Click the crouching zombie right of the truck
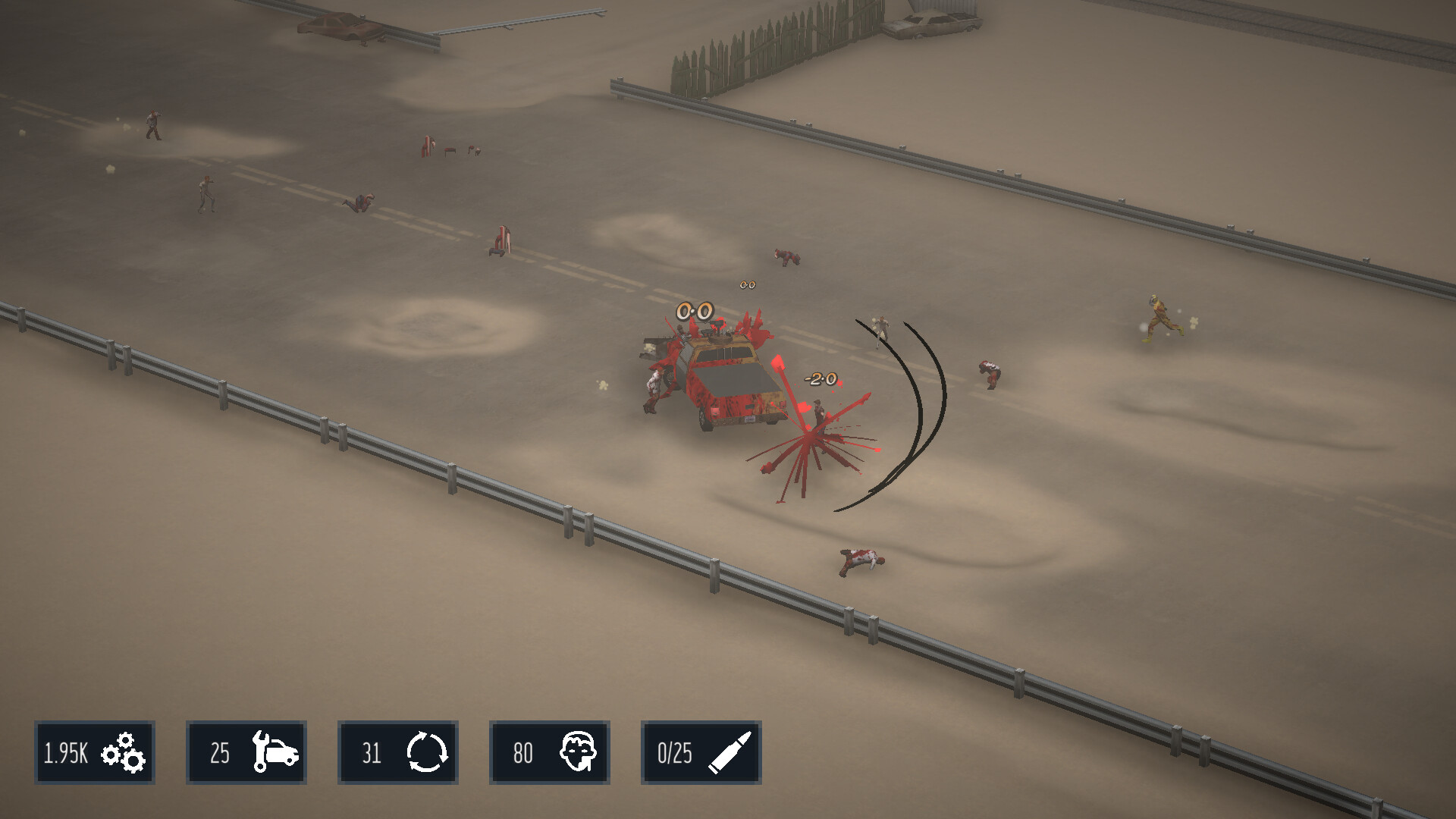This screenshot has width=1456, height=819. pyautogui.click(x=988, y=373)
